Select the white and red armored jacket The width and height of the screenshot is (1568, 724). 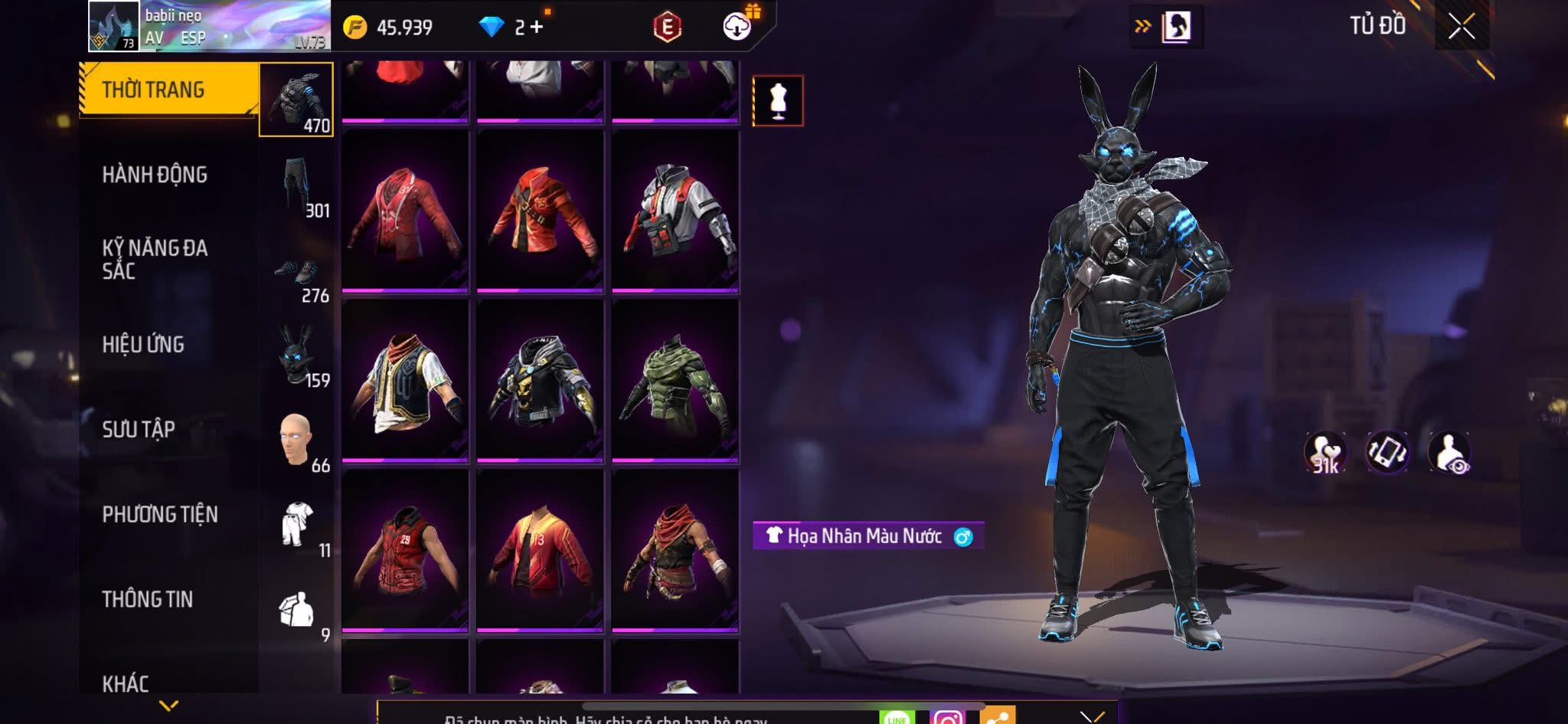pos(675,211)
